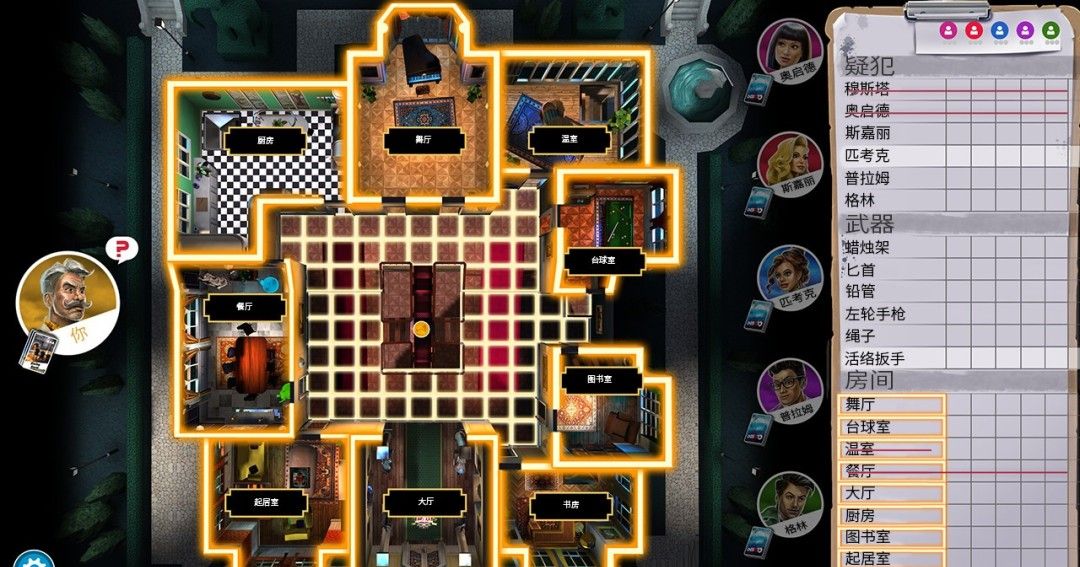Open the settings gear icon
This screenshot has height=567, width=1080.
click(x=33, y=559)
